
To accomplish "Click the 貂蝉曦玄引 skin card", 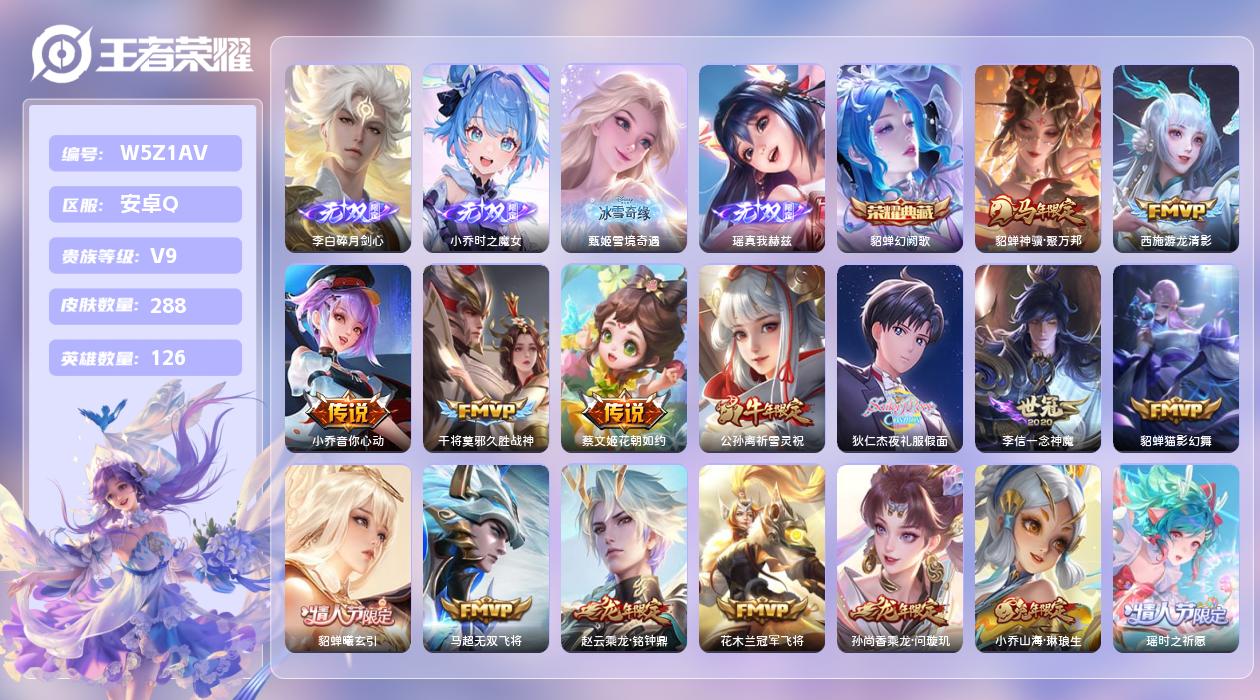I will (x=348, y=558).
